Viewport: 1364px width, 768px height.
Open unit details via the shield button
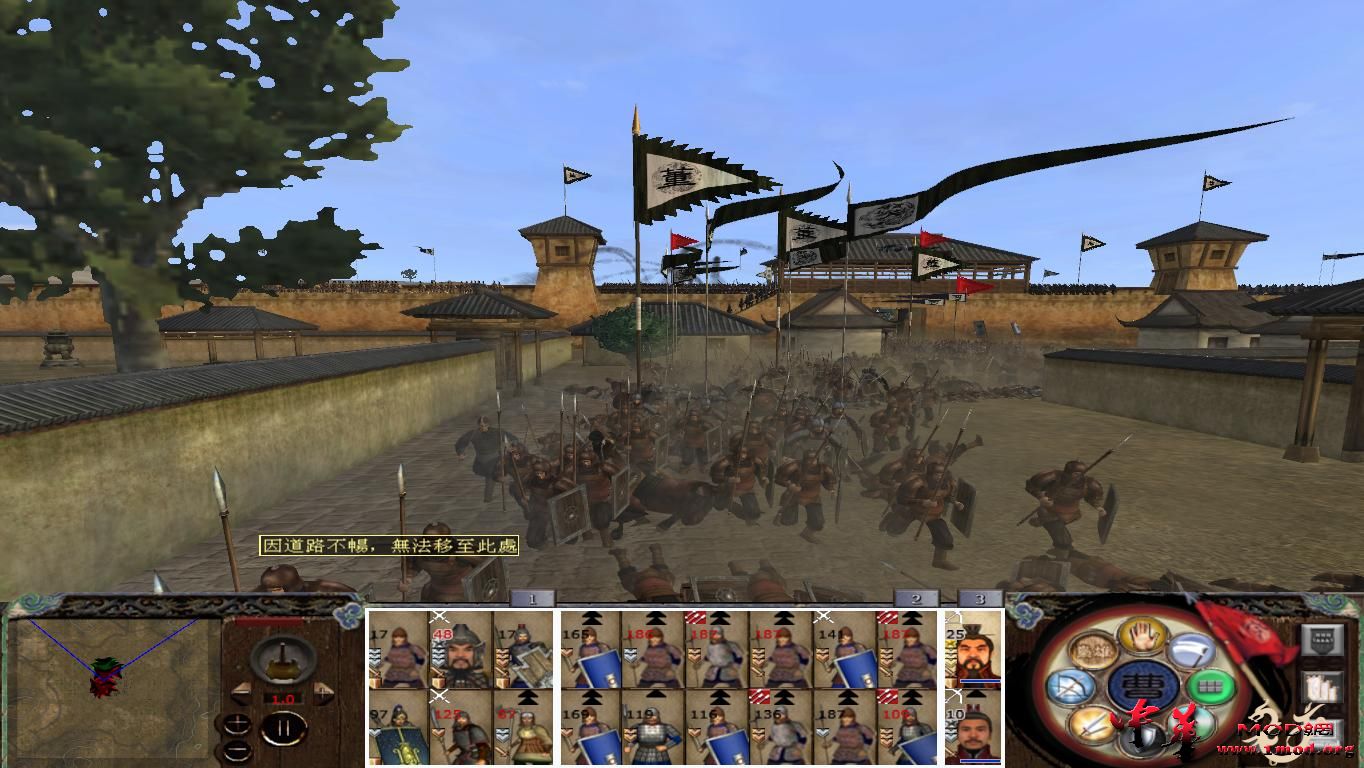[1323, 641]
